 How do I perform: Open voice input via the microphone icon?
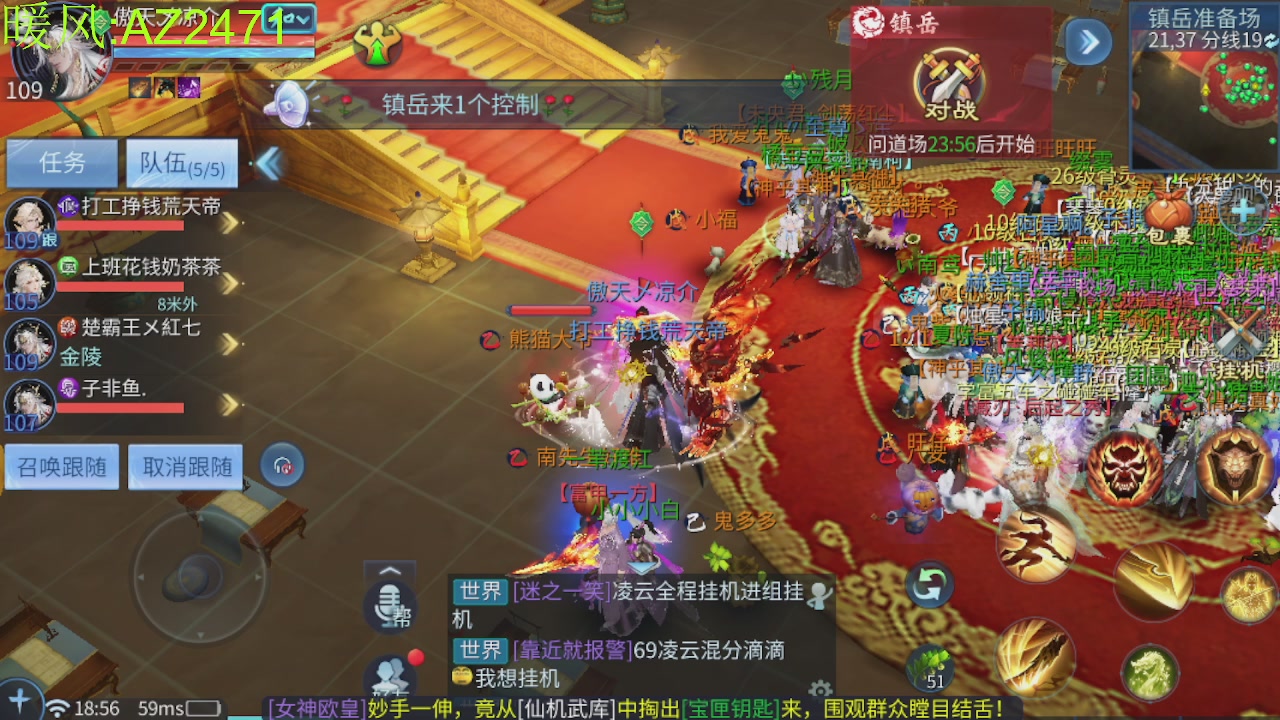pos(390,610)
